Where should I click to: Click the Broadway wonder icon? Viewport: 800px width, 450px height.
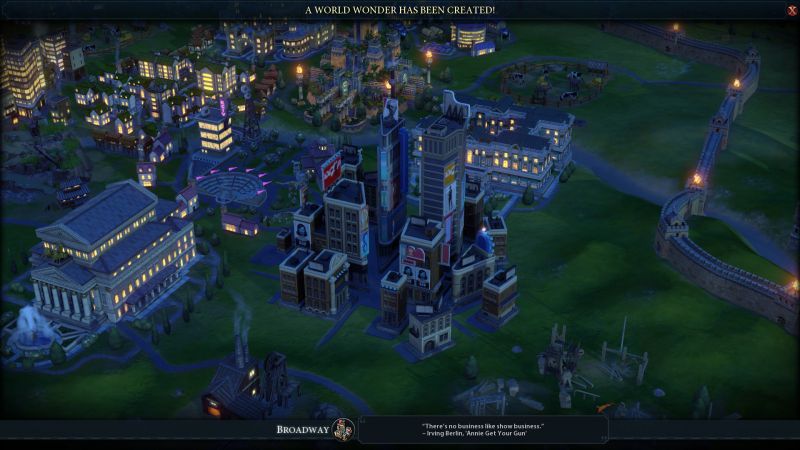pos(343,430)
